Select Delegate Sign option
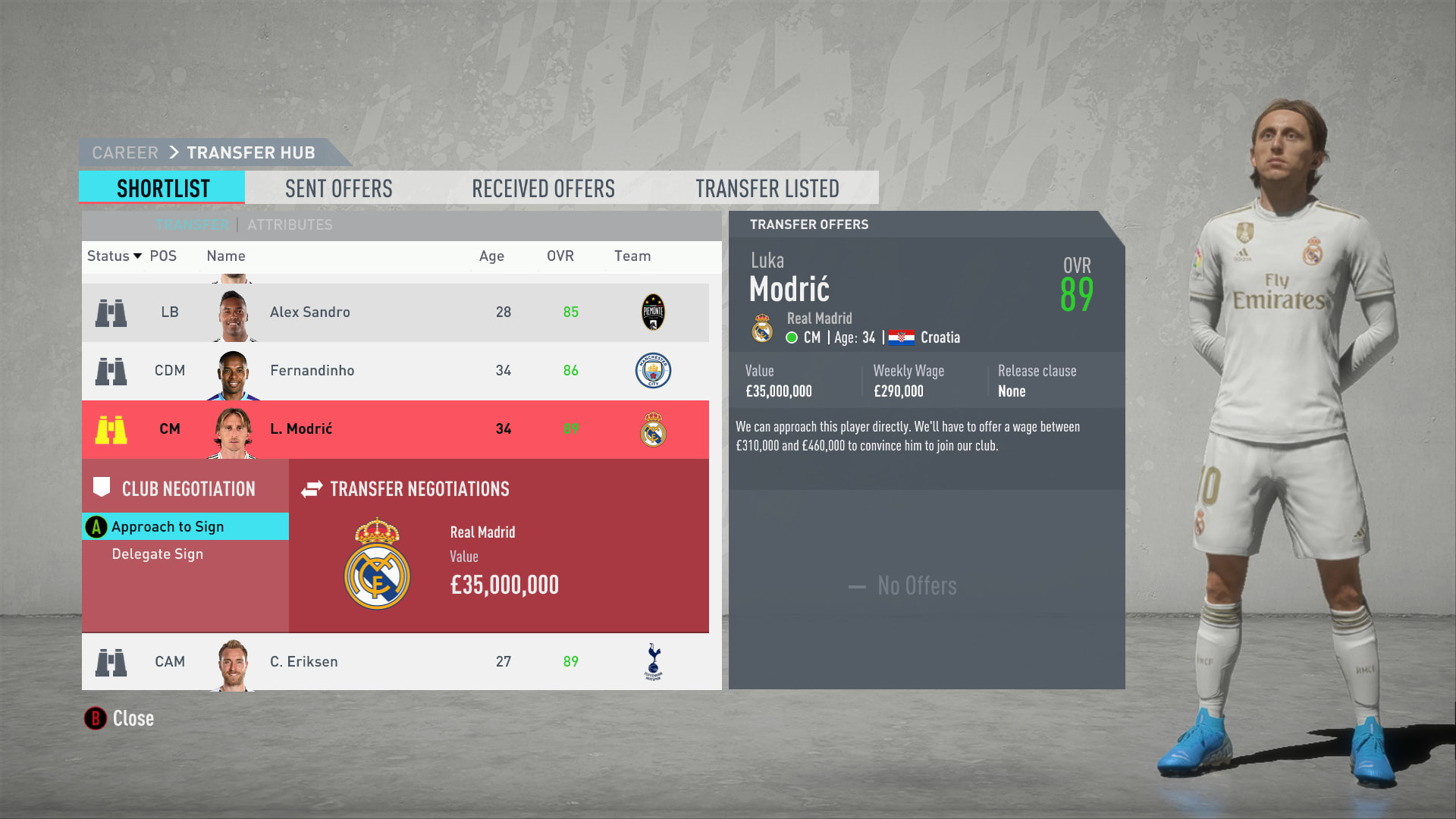 158,554
